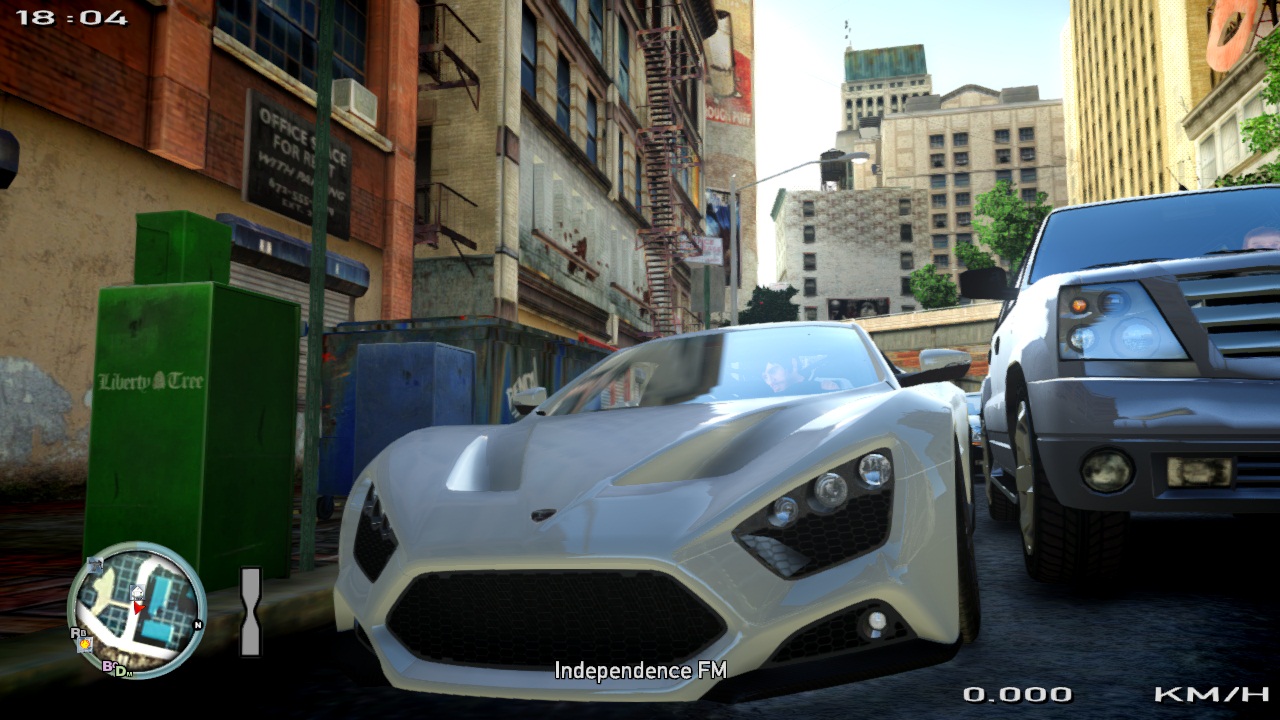The width and height of the screenshot is (1280, 720).
Task: Choose the green DM contact blip
Action: (122, 671)
